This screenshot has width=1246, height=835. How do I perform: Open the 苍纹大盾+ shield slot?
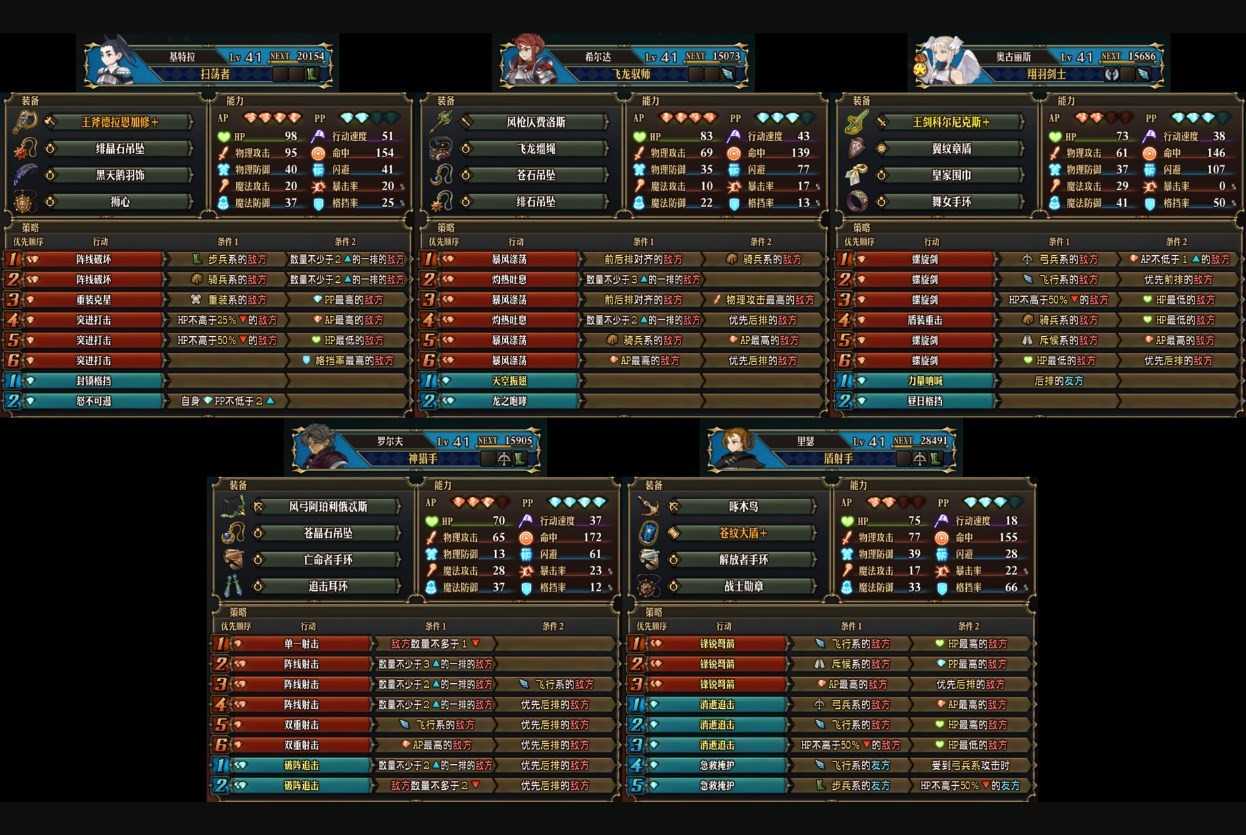743,533
